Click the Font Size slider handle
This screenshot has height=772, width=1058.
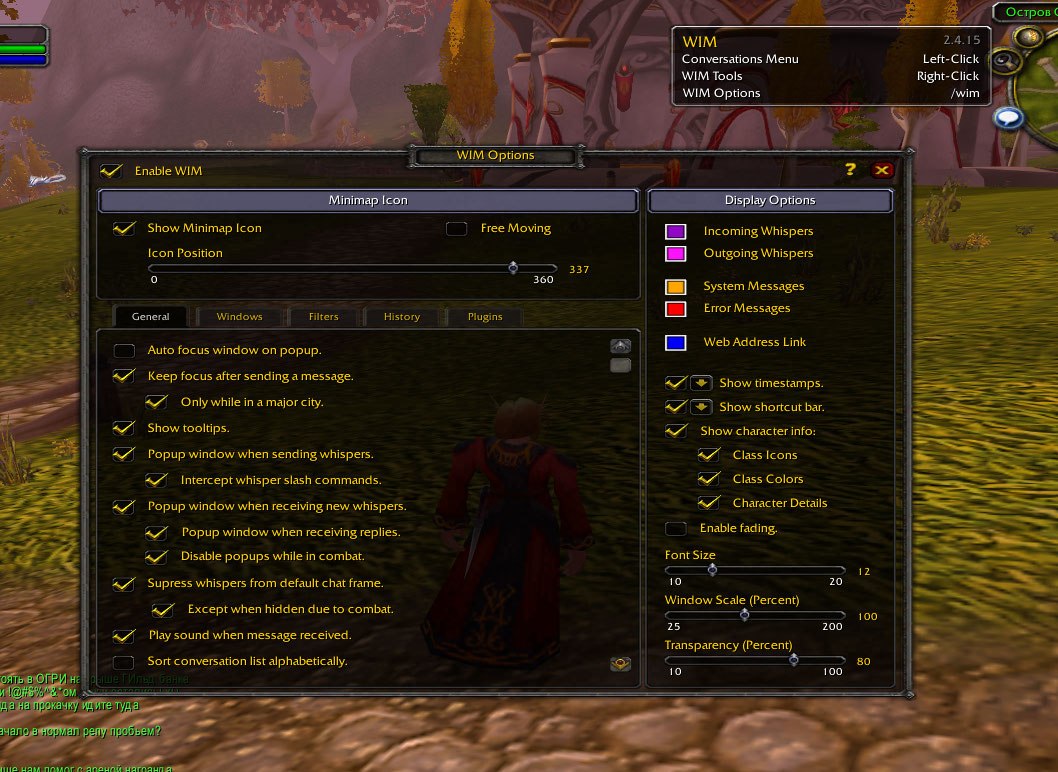pyautogui.click(x=712, y=570)
